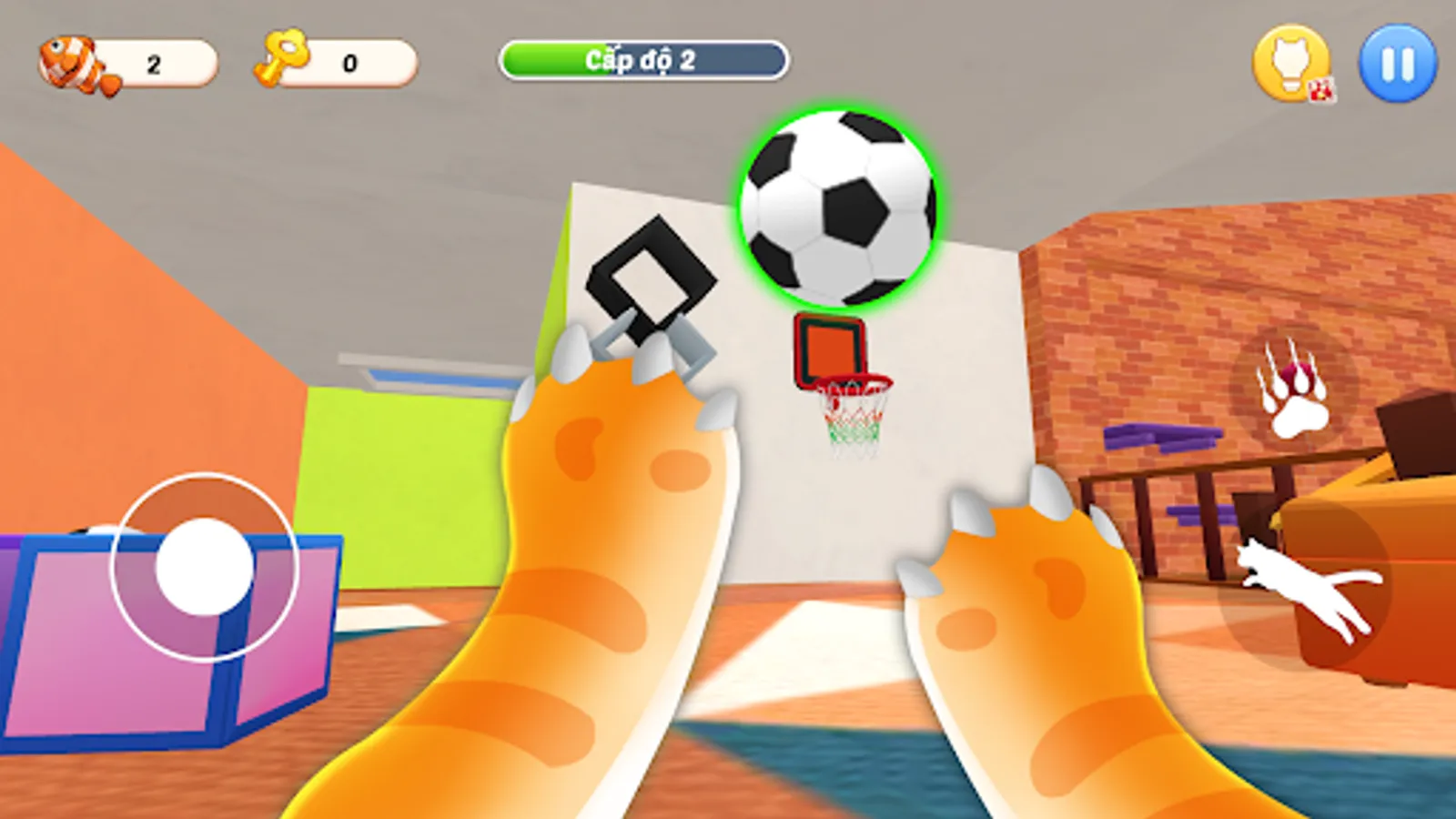Tap the black wall-mounted bracket
This screenshot has height=819, width=1456.
tap(651, 273)
